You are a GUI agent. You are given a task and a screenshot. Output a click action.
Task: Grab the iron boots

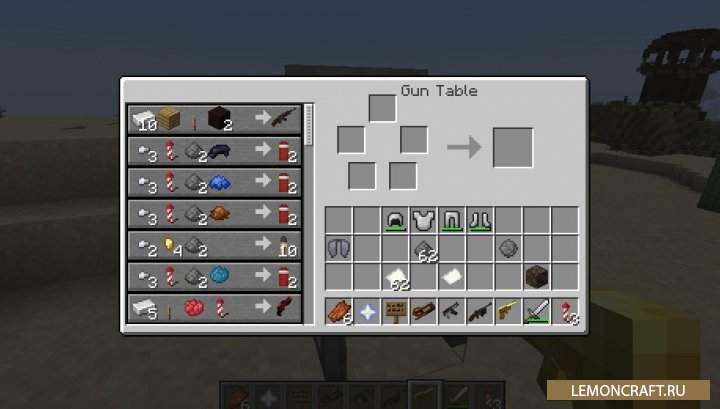(x=482, y=220)
